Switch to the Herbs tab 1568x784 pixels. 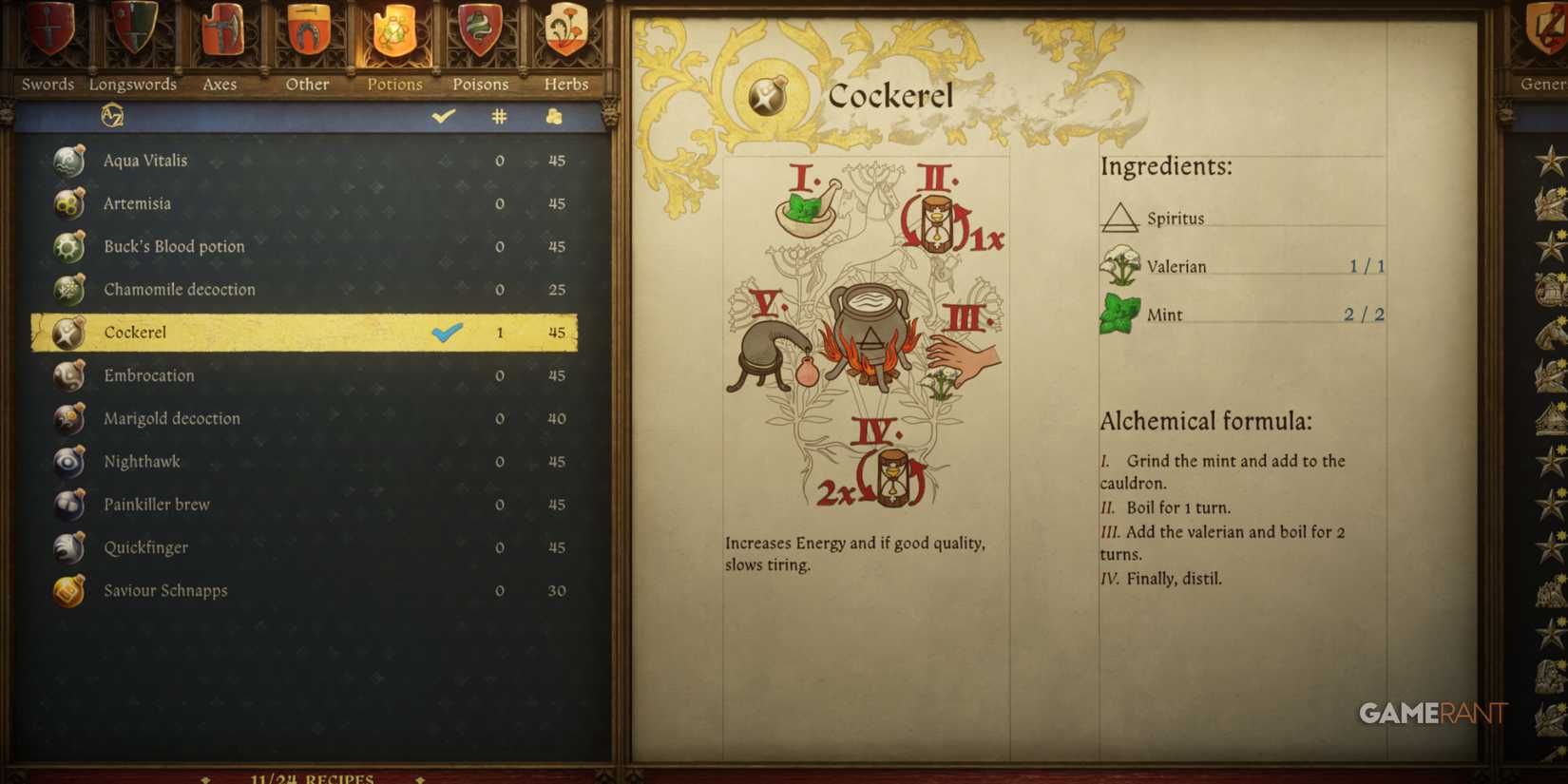565,33
